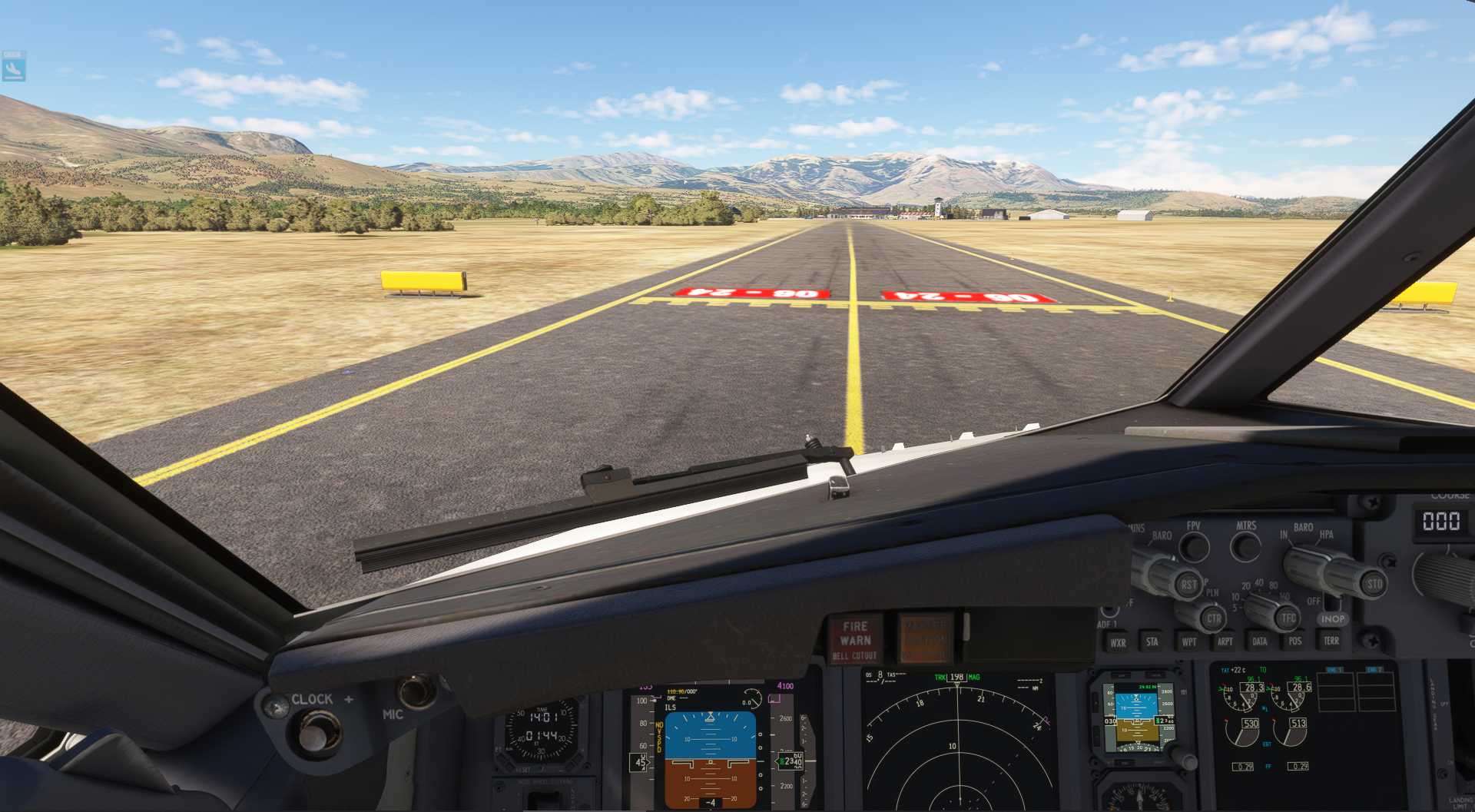Silence alarm with FIRE WARN bell cutout
The width and height of the screenshot is (1475, 812).
(854, 640)
